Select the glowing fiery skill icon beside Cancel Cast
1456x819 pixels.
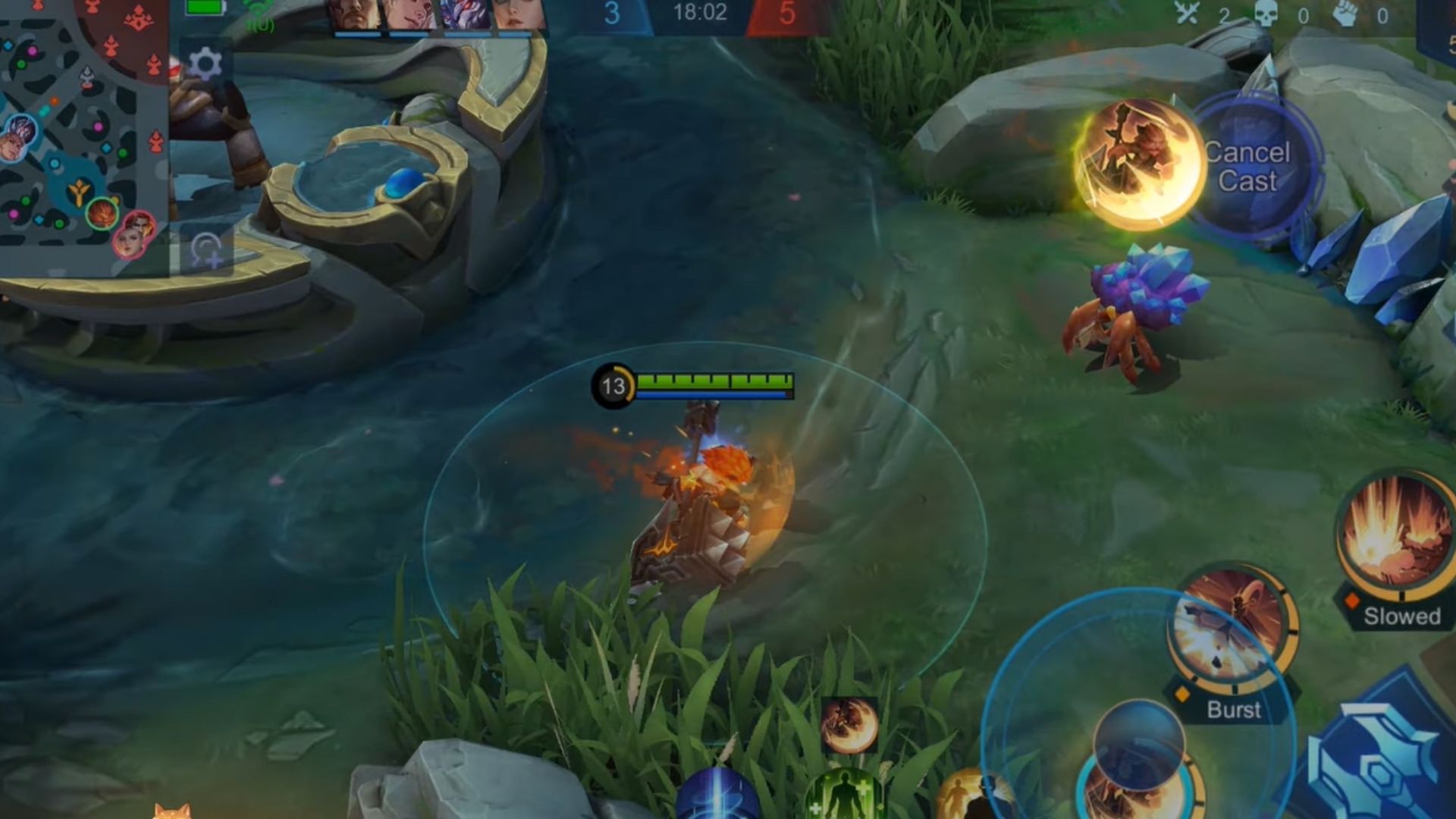[1137, 163]
